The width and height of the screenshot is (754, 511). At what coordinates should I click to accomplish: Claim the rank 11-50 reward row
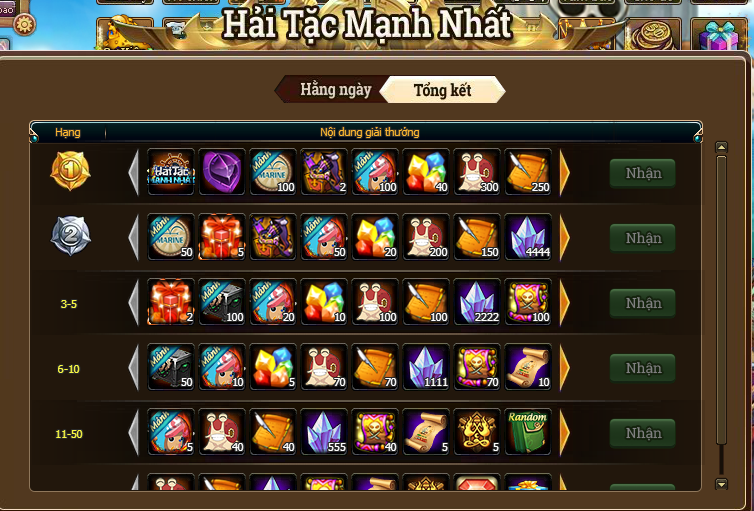coord(643,433)
